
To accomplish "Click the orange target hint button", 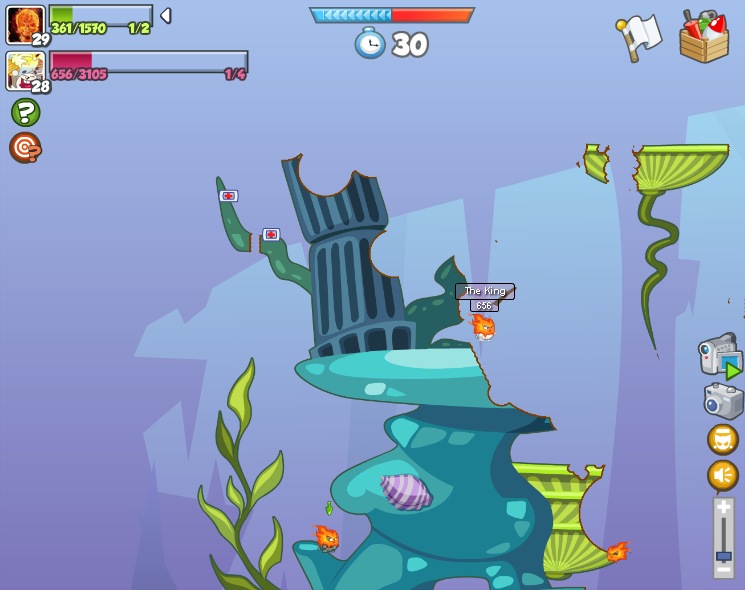I will coord(25,148).
